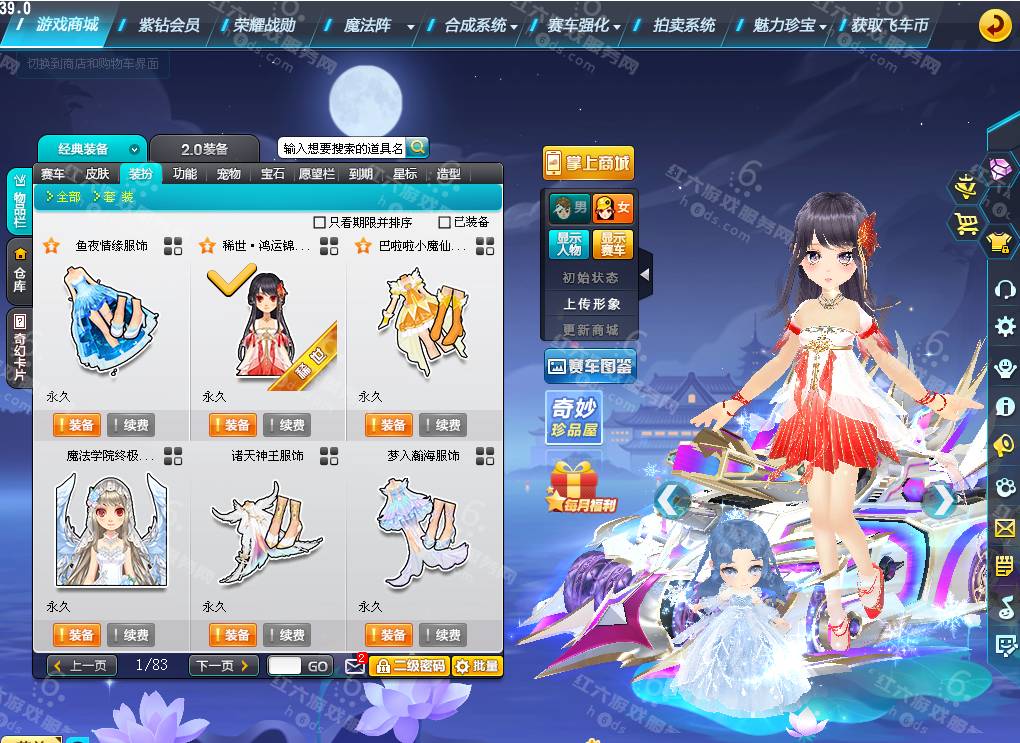Viewport: 1020px width, 743px height.
Task: Open the 二级密码 secondary password button
Action: coord(409,666)
